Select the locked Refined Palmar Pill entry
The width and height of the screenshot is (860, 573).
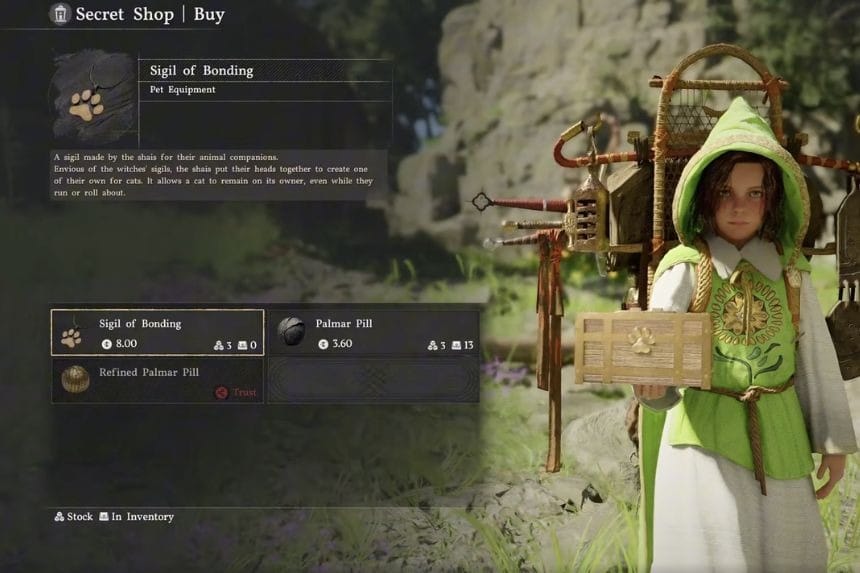tap(158, 380)
